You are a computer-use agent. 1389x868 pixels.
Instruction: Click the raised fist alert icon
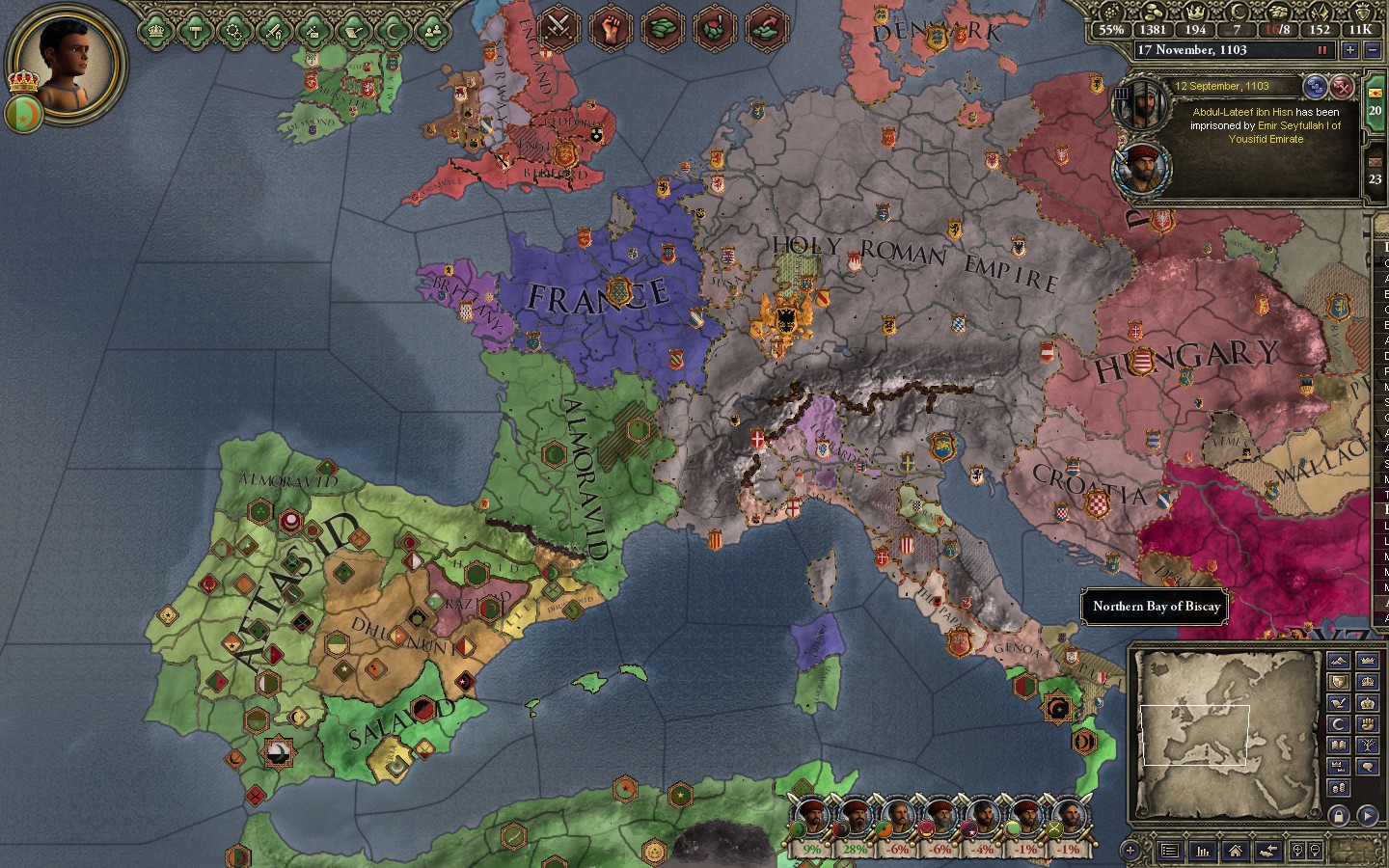click(x=611, y=26)
